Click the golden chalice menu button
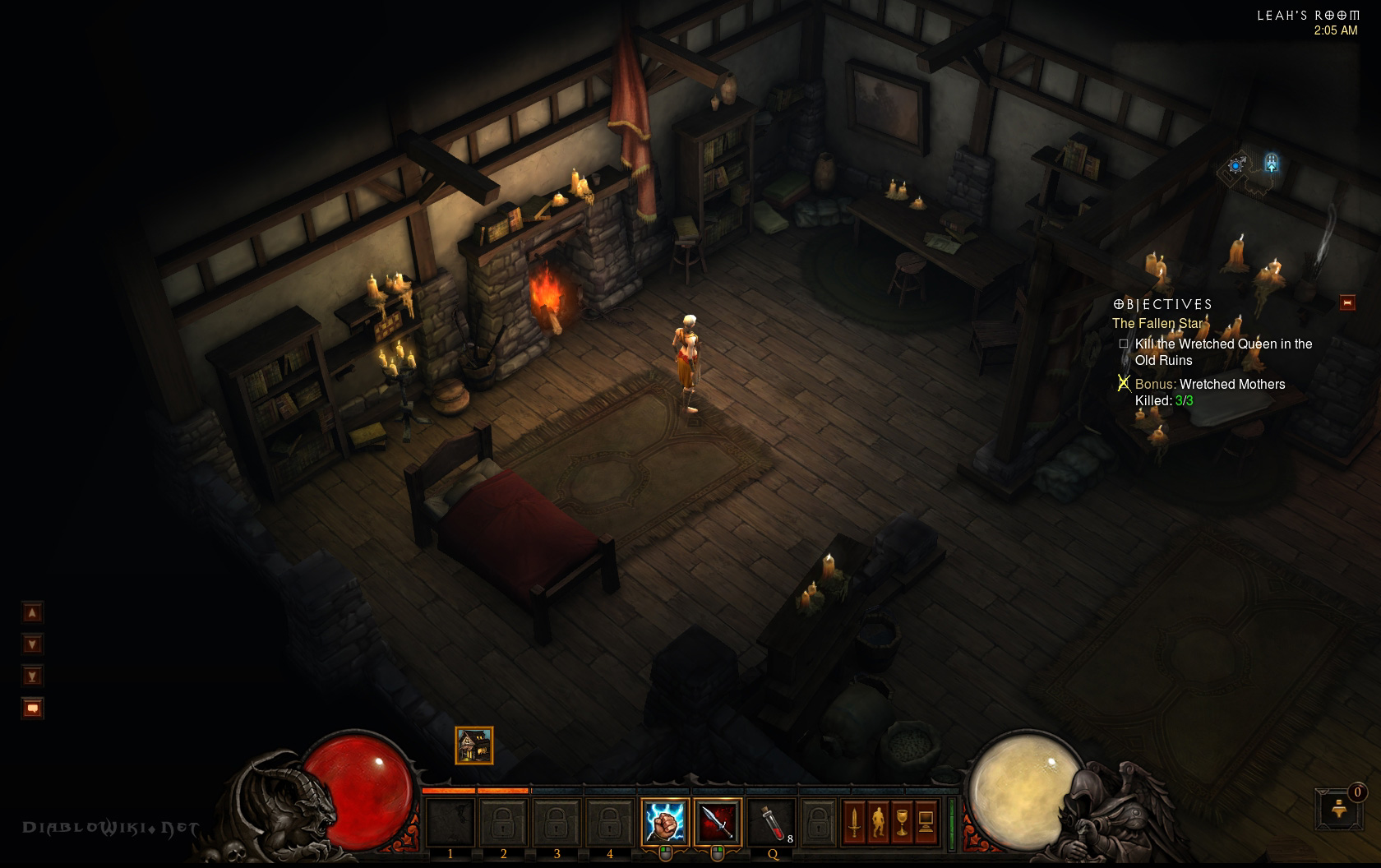Screen dimensions: 1381x868 902,821
